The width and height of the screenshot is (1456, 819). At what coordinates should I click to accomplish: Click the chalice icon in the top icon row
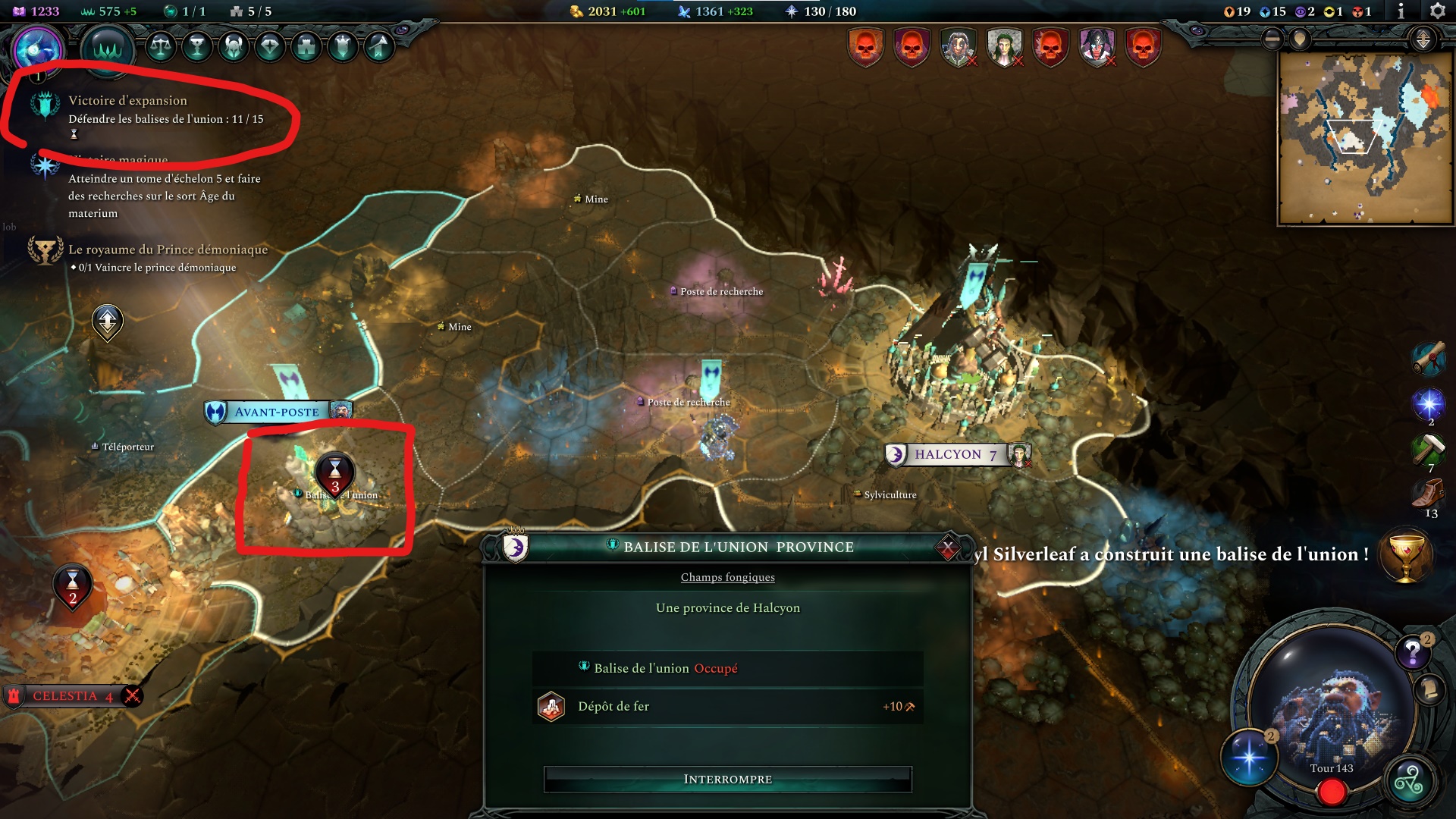coord(197,48)
